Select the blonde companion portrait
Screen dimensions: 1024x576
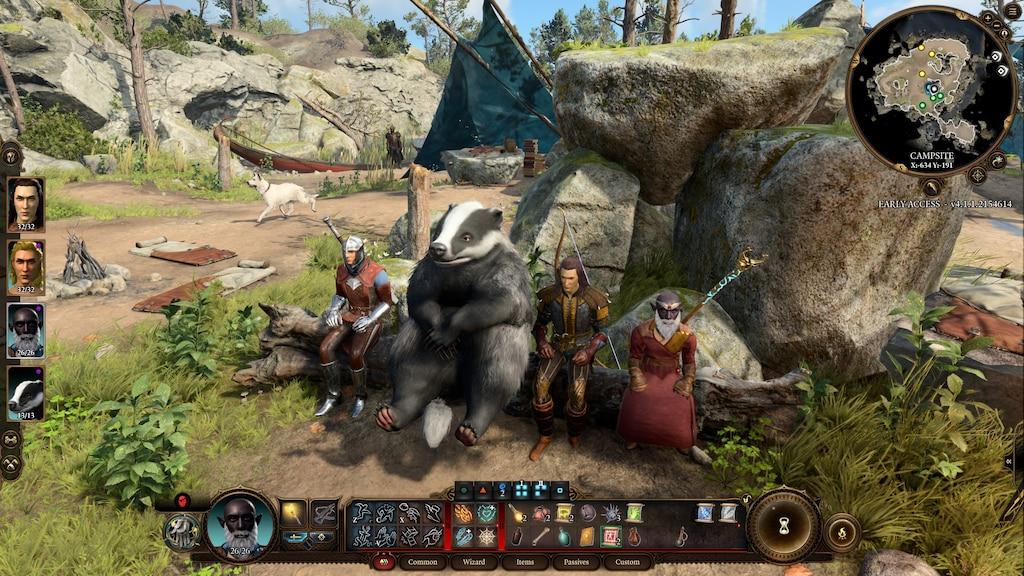coord(25,266)
